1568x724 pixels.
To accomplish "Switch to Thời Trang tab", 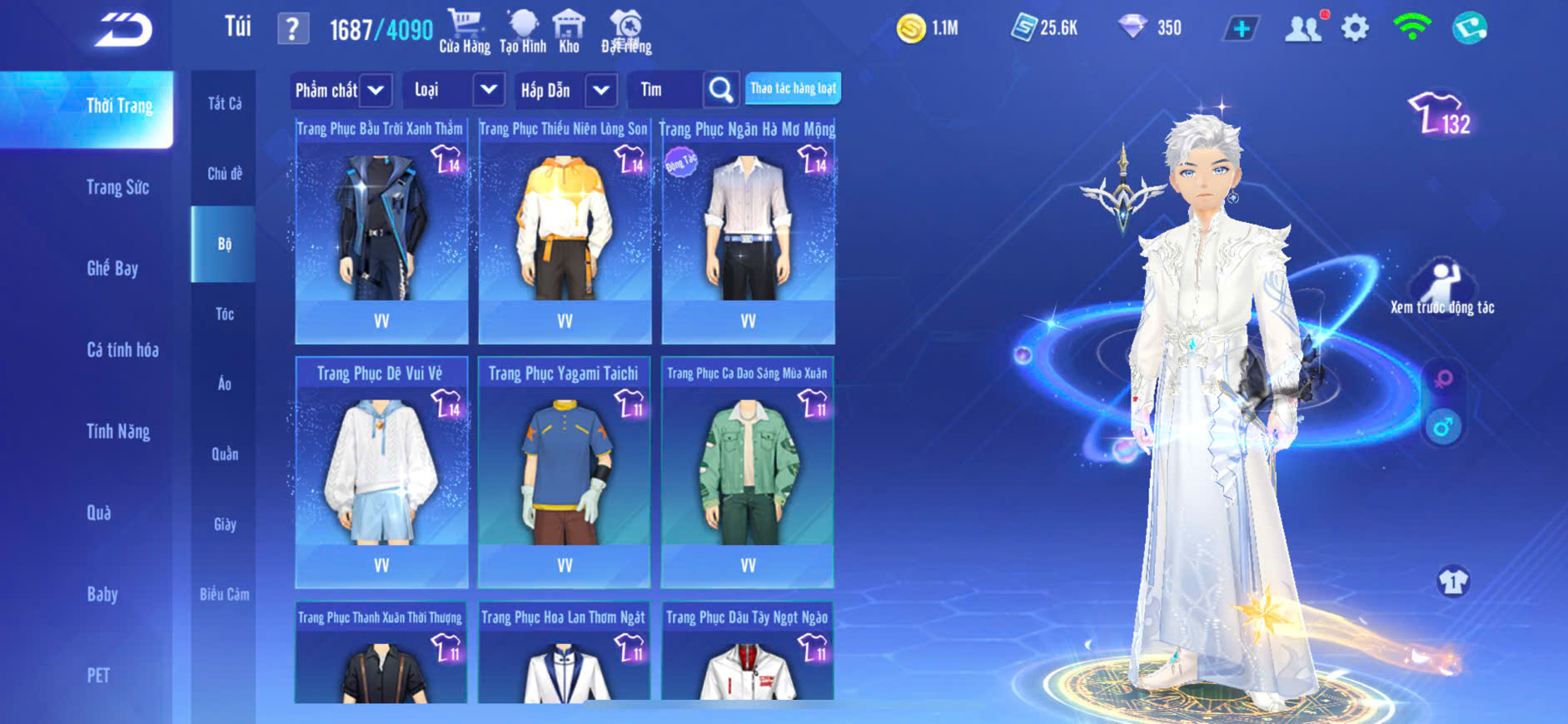I will click(119, 107).
